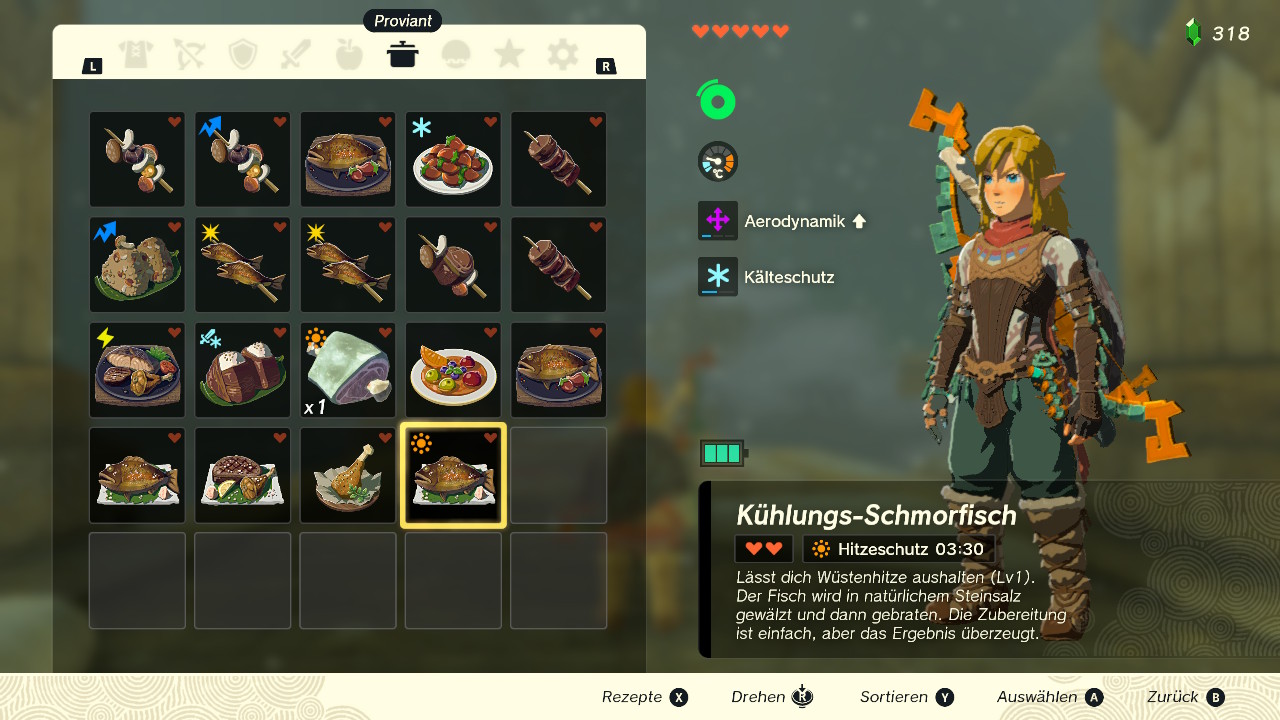Viewport: 1280px width, 720px height.
Task: Switch to the shields tab
Action: [243, 54]
